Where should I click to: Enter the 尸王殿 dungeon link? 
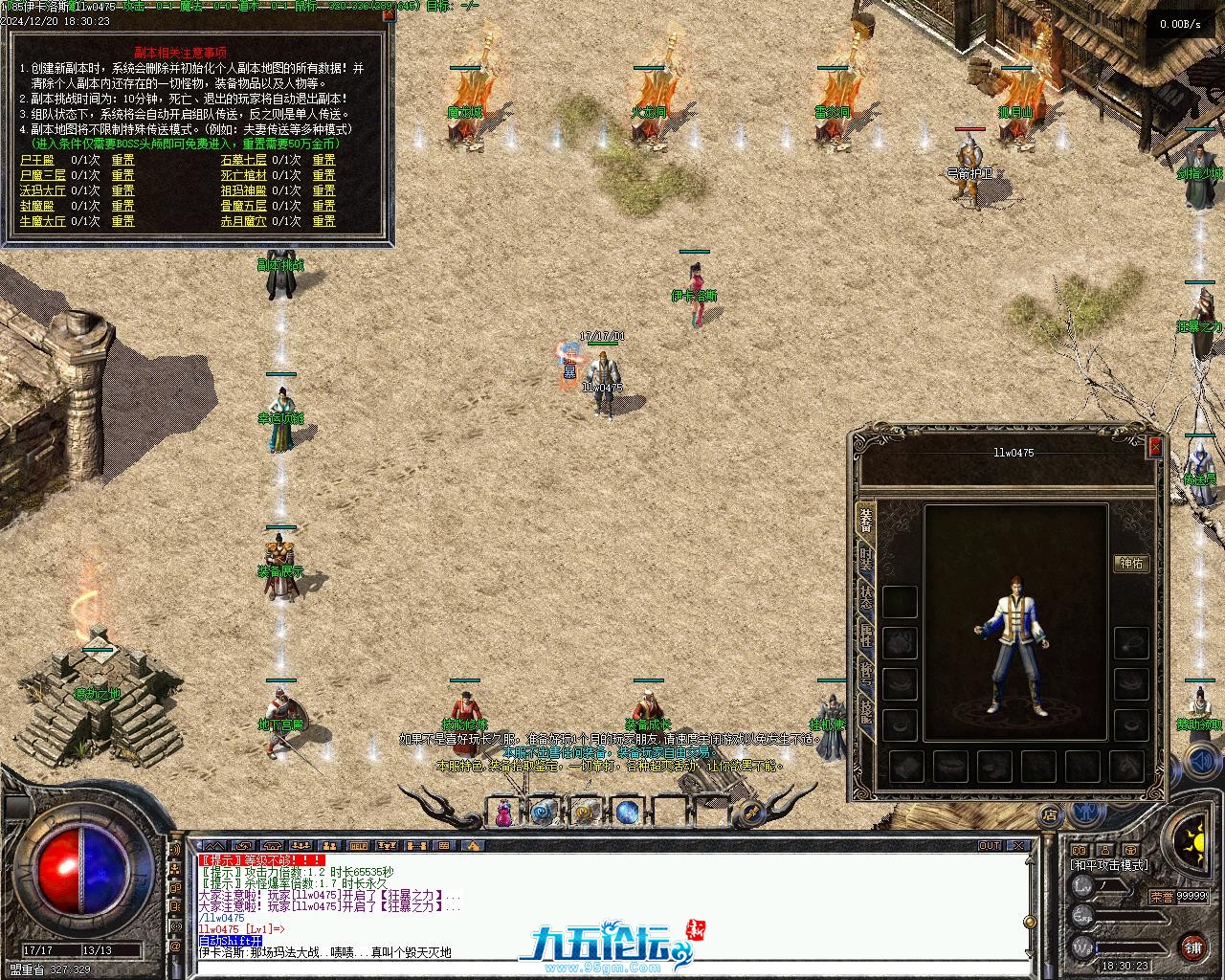coord(37,160)
